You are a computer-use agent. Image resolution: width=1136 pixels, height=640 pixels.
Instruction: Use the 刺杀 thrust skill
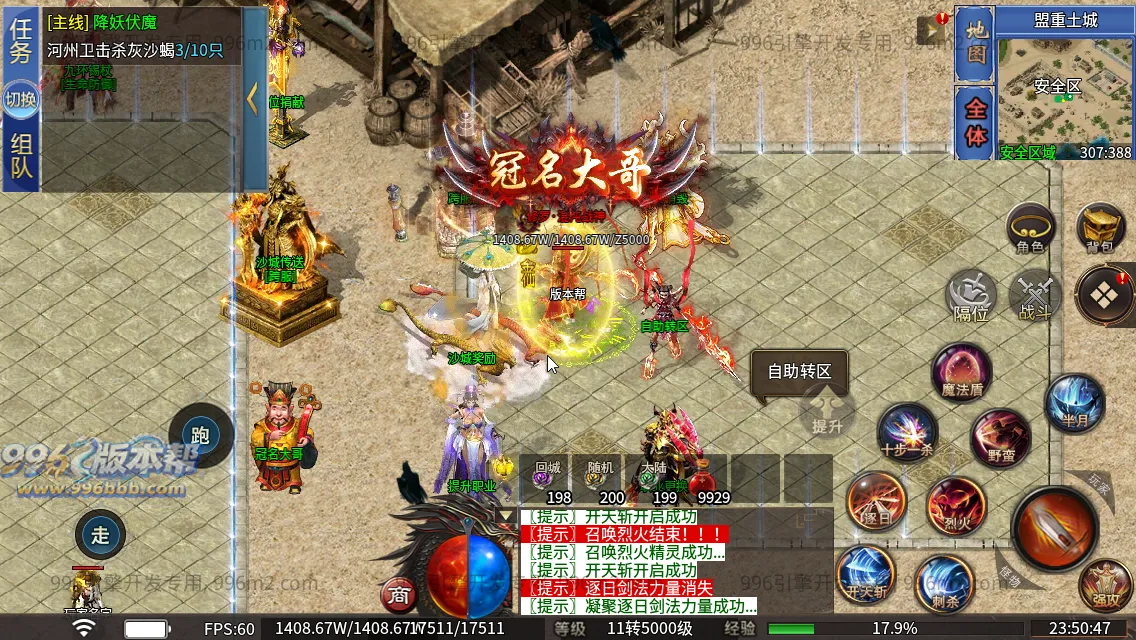[x=943, y=582]
